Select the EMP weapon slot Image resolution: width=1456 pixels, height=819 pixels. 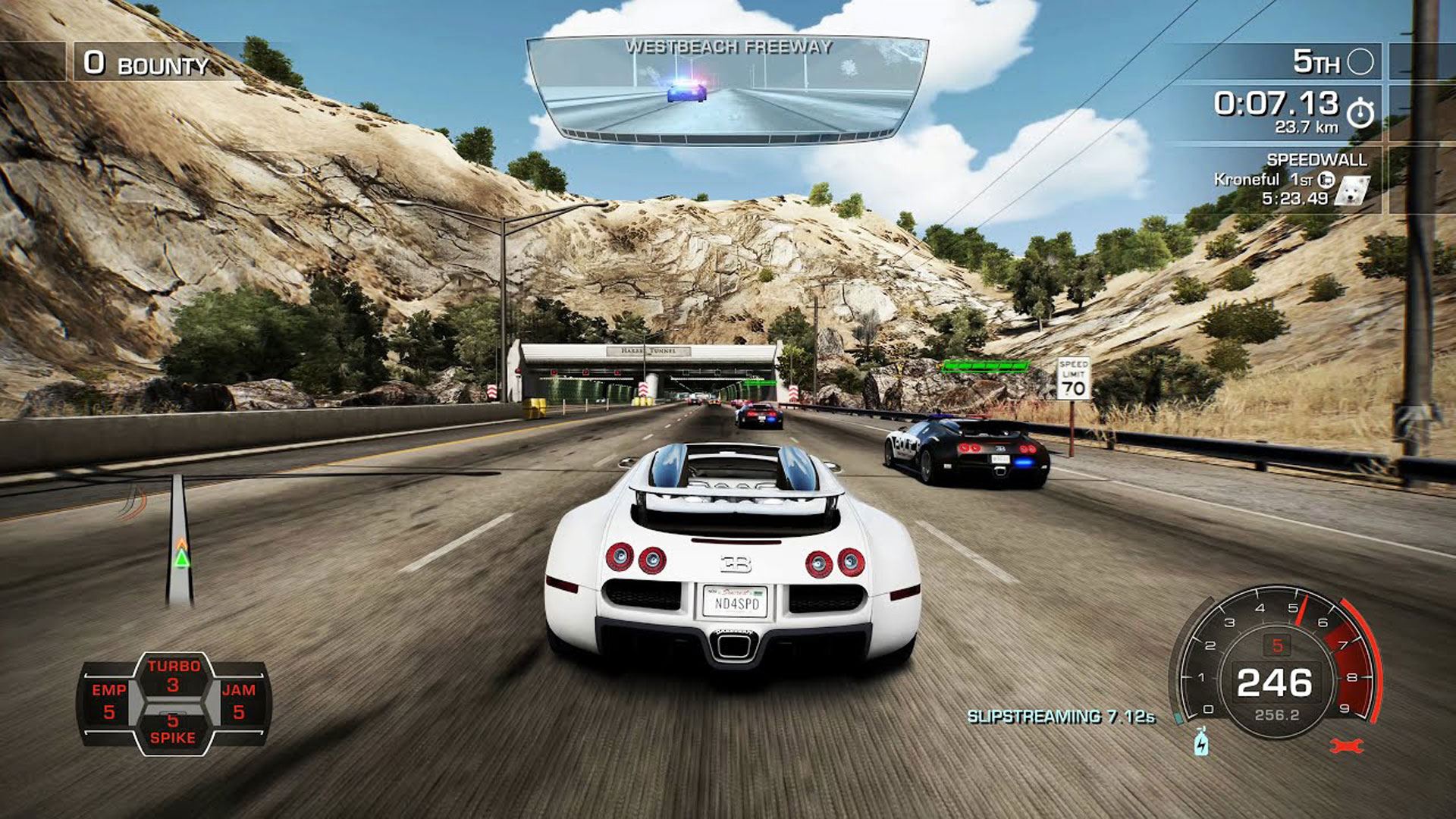tap(109, 701)
